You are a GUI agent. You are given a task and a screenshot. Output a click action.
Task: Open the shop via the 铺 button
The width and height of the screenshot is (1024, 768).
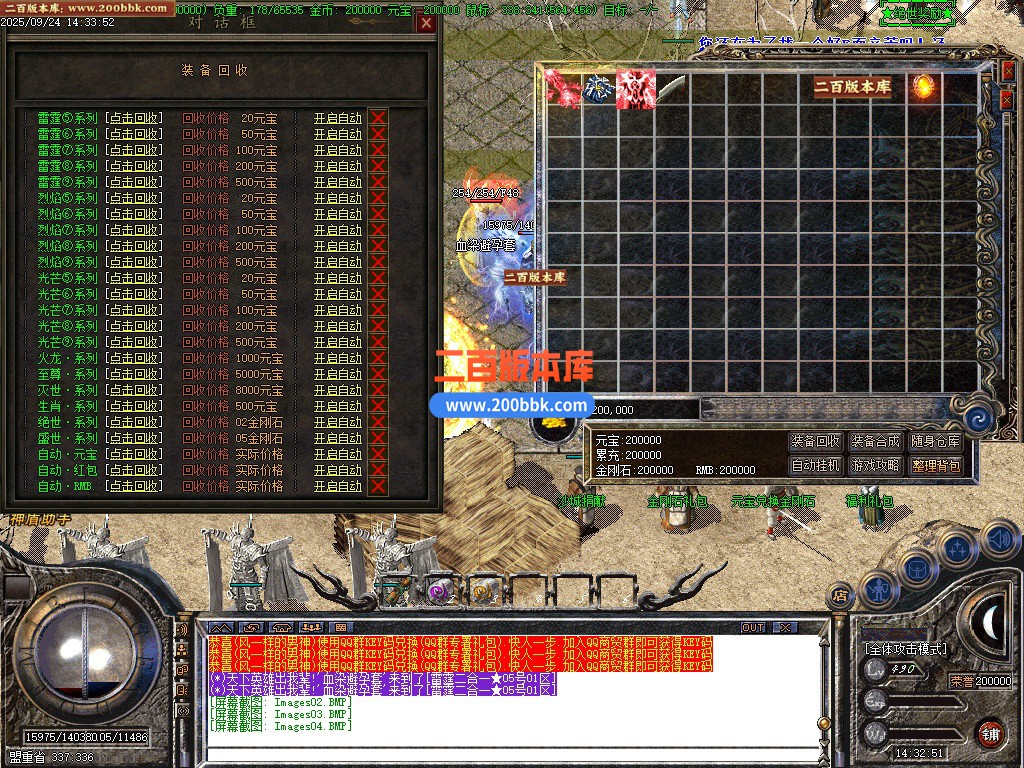coord(991,733)
